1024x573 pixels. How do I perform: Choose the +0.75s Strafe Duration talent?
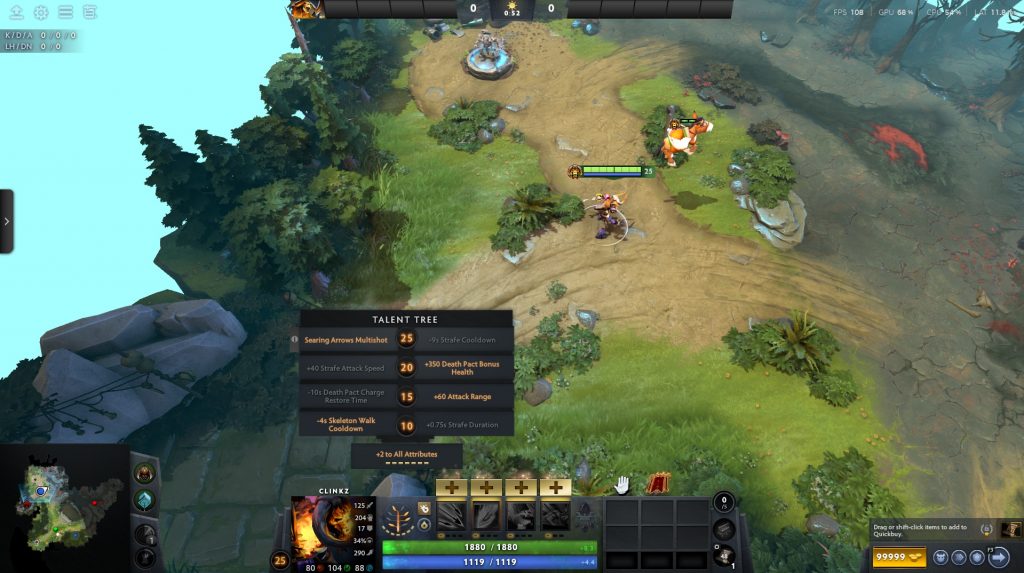[x=464, y=424]
